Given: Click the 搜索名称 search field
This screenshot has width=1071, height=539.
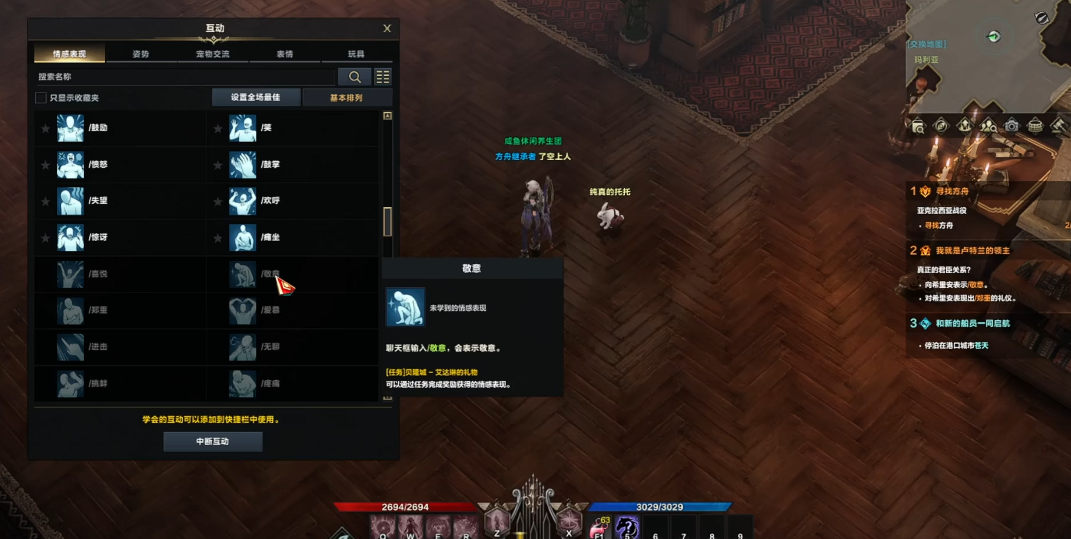Looking at the screenshot, I should point(185,77).
